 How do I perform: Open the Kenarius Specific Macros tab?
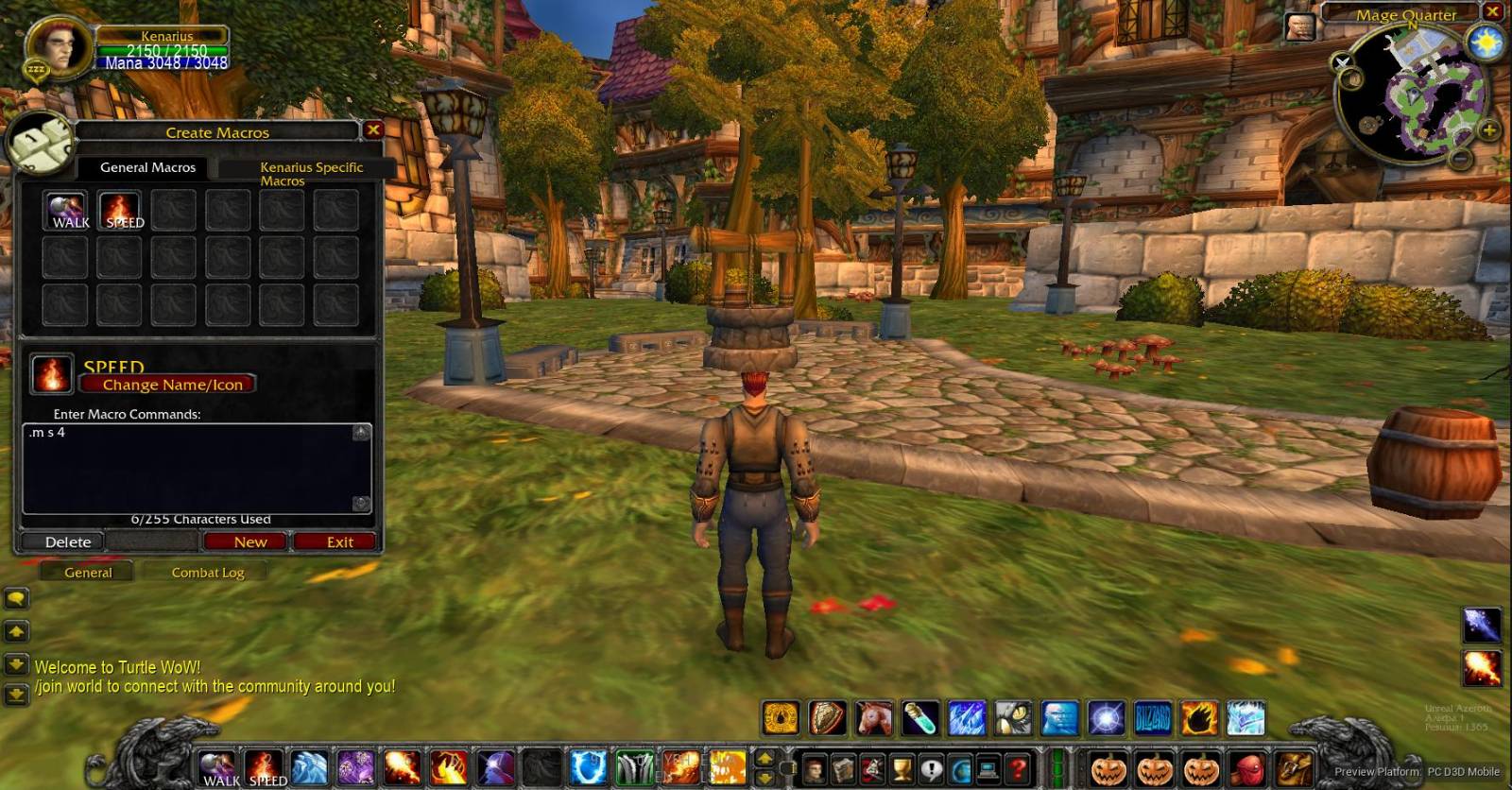312,173
